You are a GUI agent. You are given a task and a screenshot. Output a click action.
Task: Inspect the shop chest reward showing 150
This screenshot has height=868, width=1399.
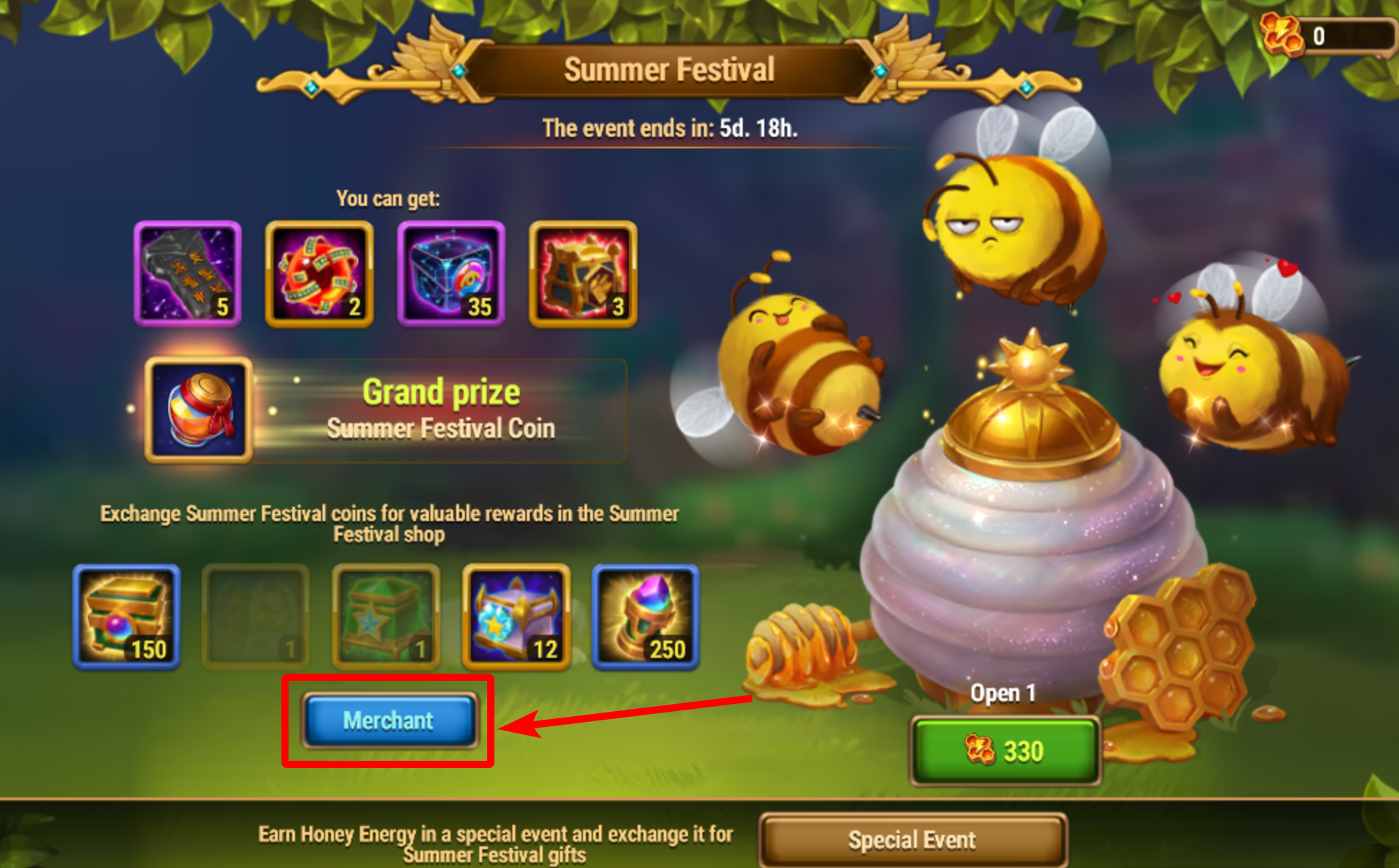click(x=127, y=617)
